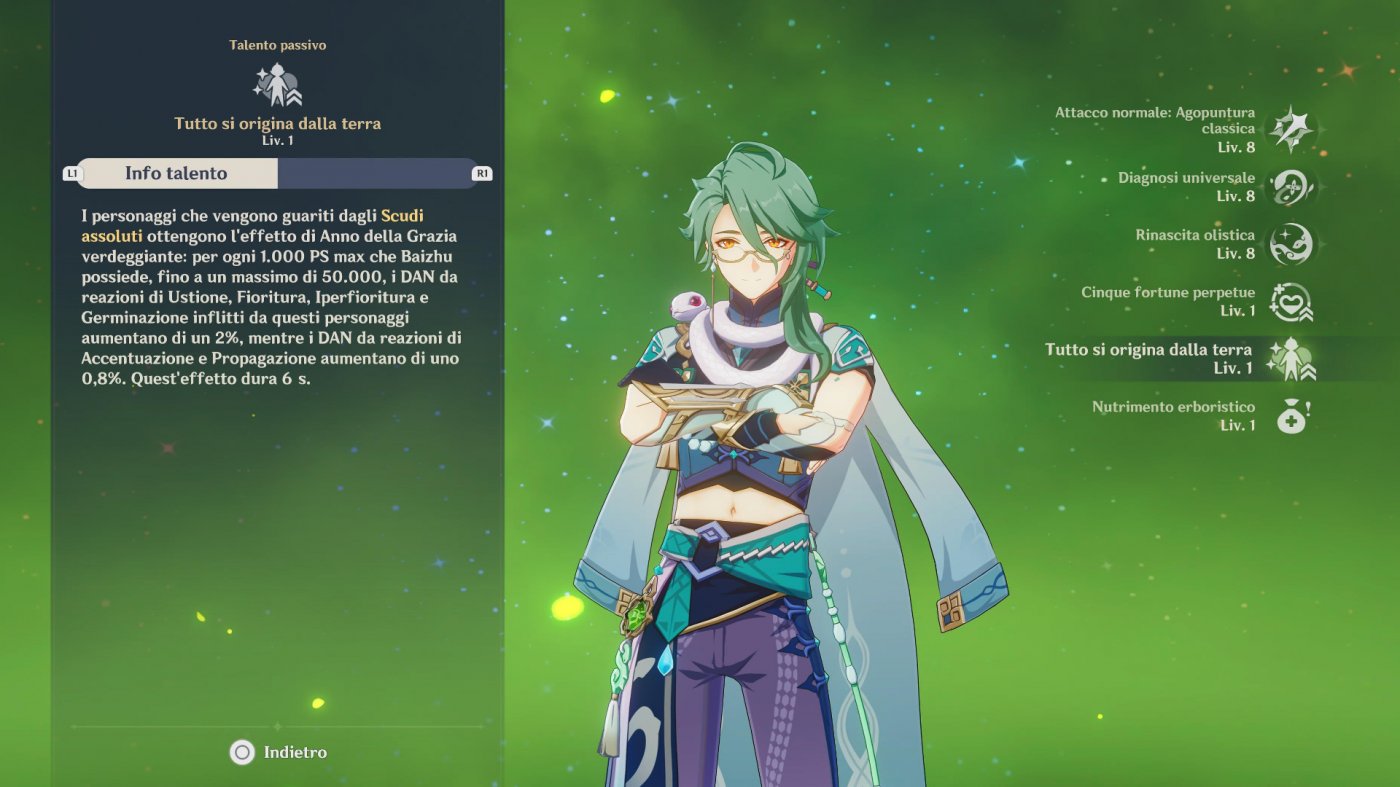1400x787 pixels.
Task: Click the Talento passivo header text
Action: coord(277,45)
